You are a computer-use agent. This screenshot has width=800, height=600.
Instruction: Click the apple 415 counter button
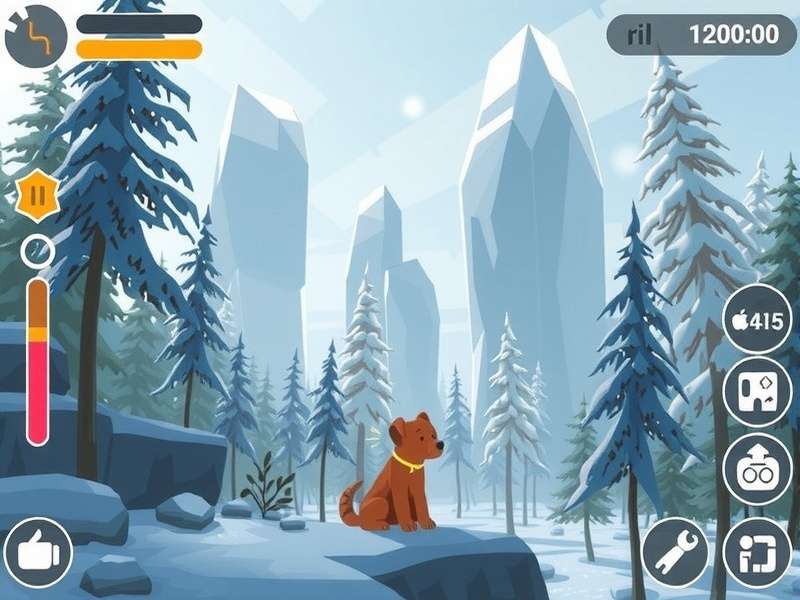(757, 320)
